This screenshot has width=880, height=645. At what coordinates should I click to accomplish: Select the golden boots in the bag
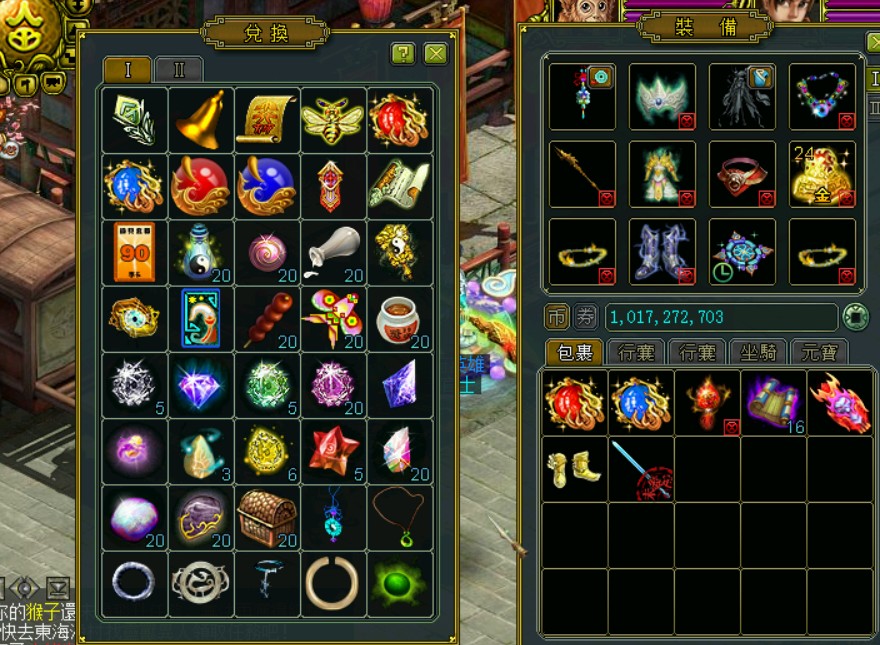[x=574, y=468]
